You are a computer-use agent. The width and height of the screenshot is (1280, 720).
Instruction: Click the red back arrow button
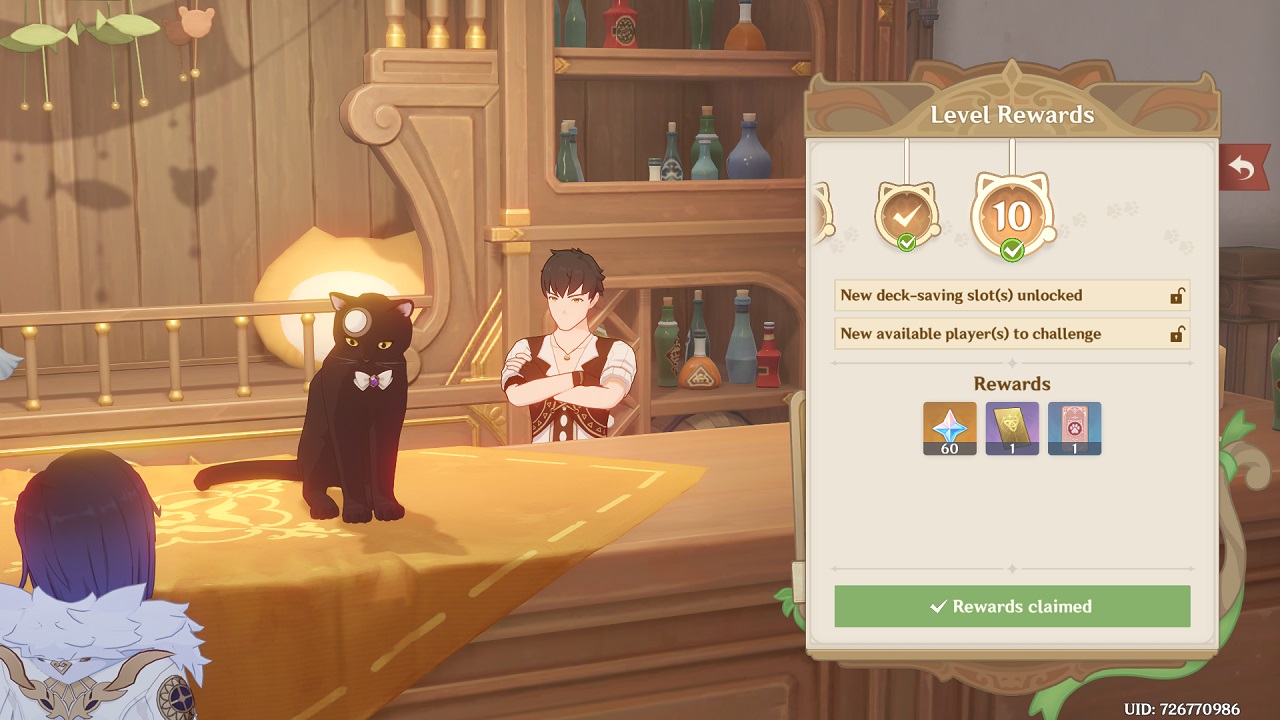tap(1242, 168)
